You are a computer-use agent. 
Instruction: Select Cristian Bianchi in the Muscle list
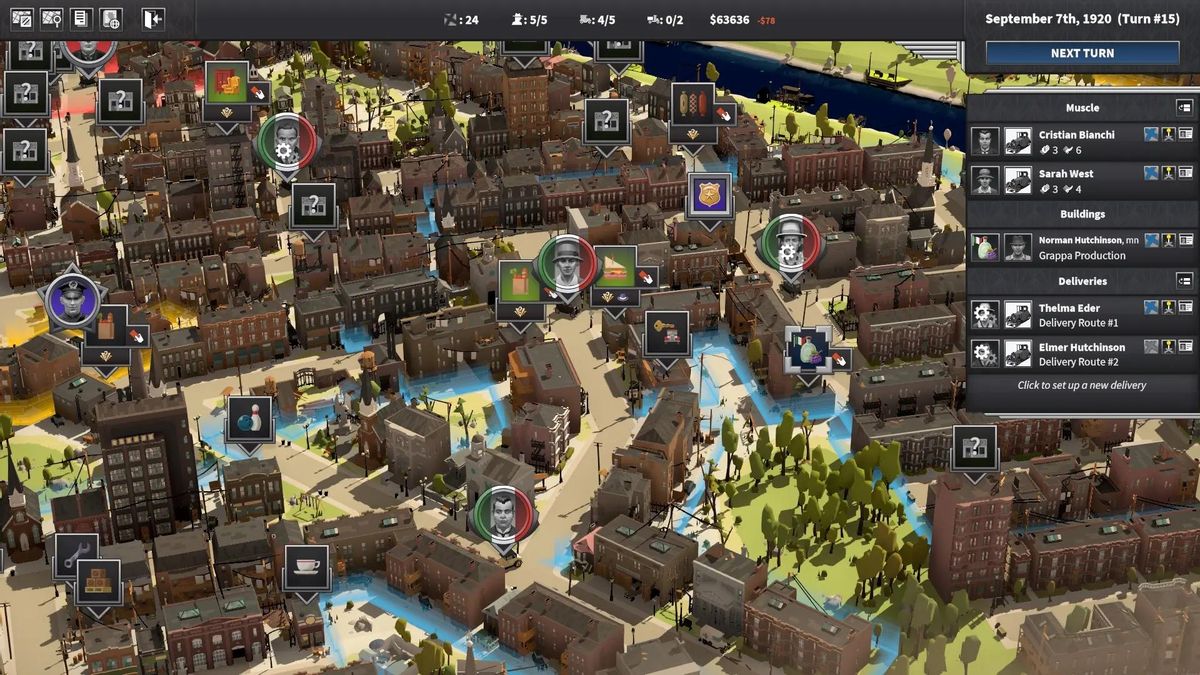tap(1076, 141)
